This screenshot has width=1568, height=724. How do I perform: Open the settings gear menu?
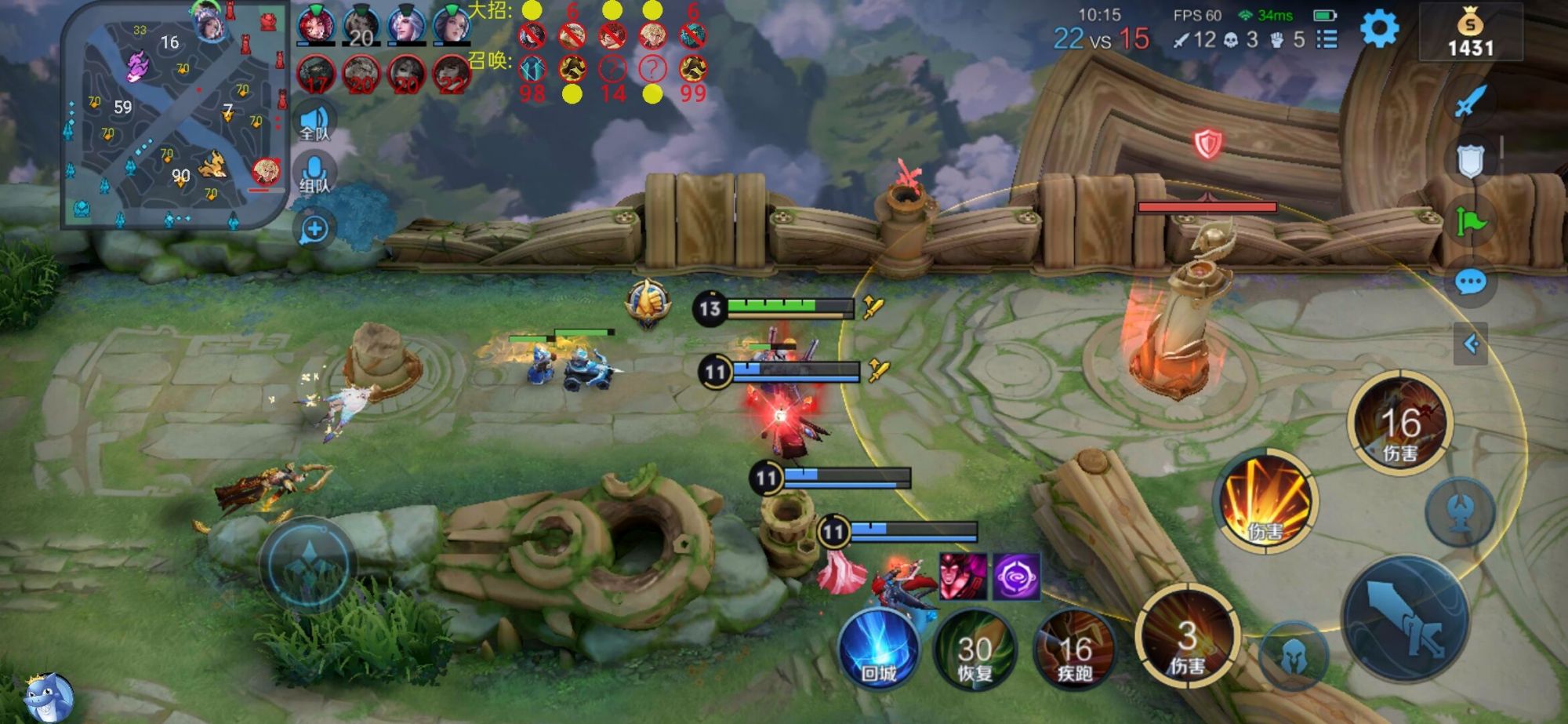tap(1379, 30)
